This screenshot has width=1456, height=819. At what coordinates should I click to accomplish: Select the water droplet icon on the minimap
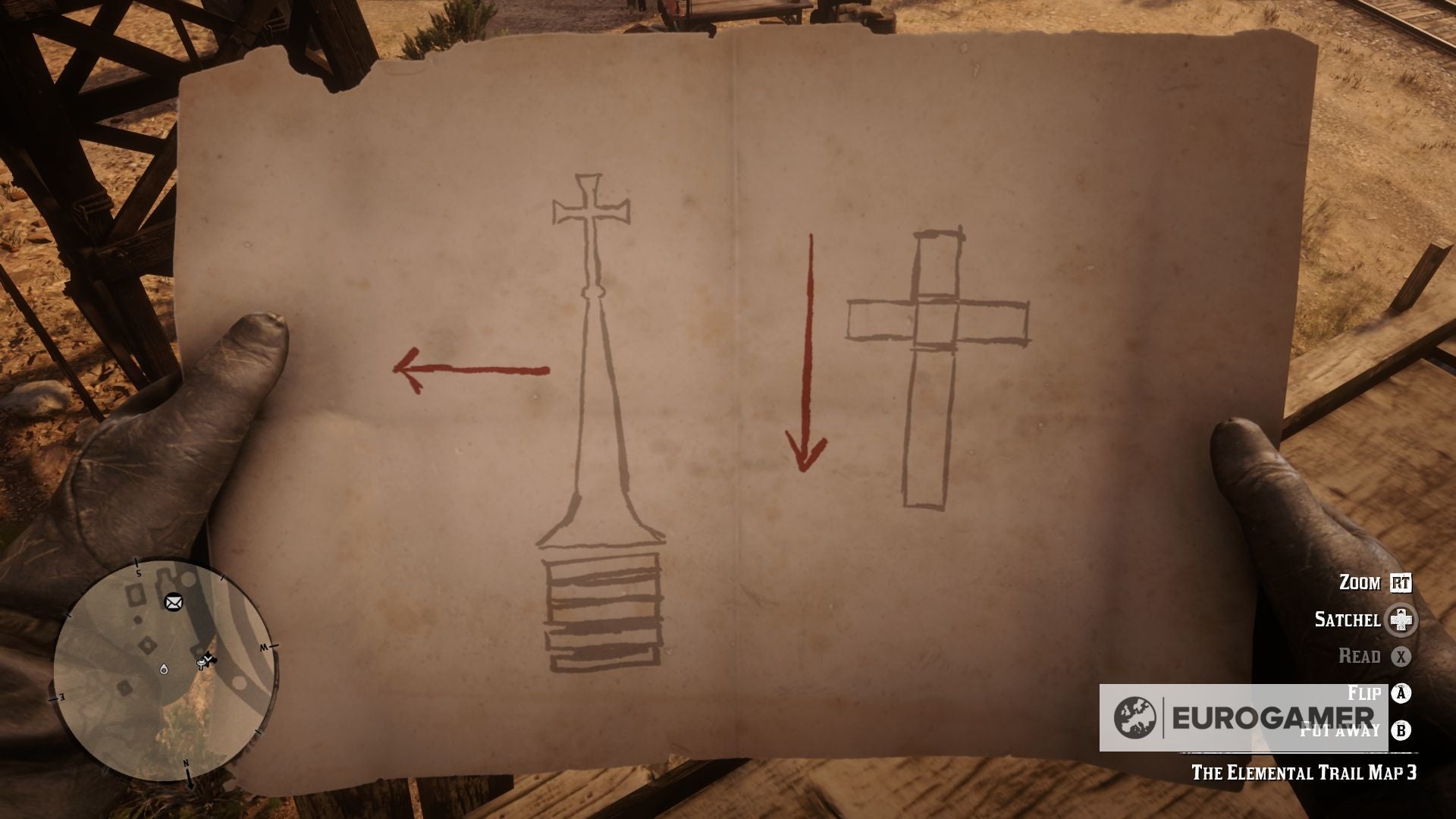tap(164, 670)
